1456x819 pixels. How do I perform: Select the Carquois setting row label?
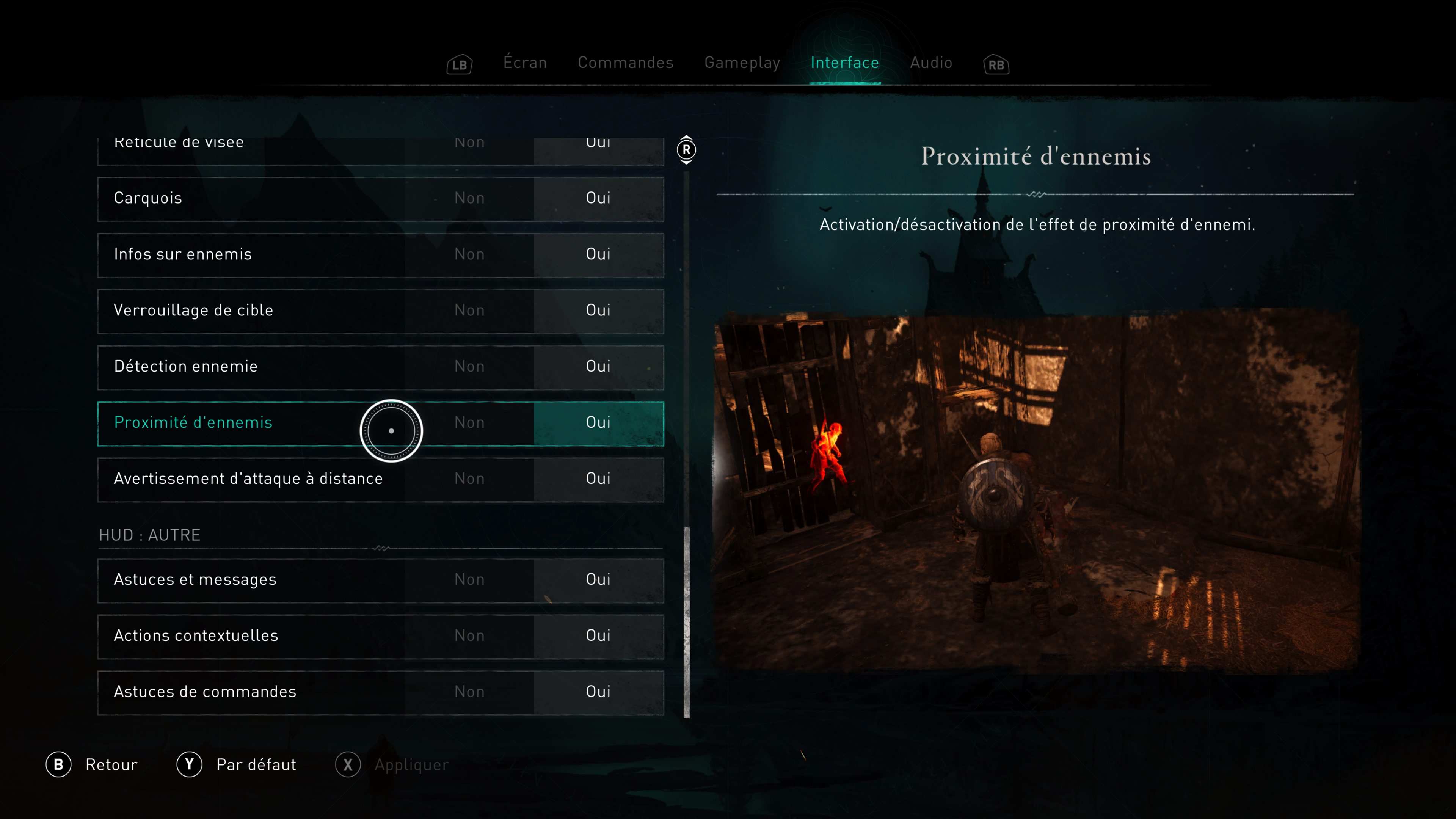tap(148, 198)
